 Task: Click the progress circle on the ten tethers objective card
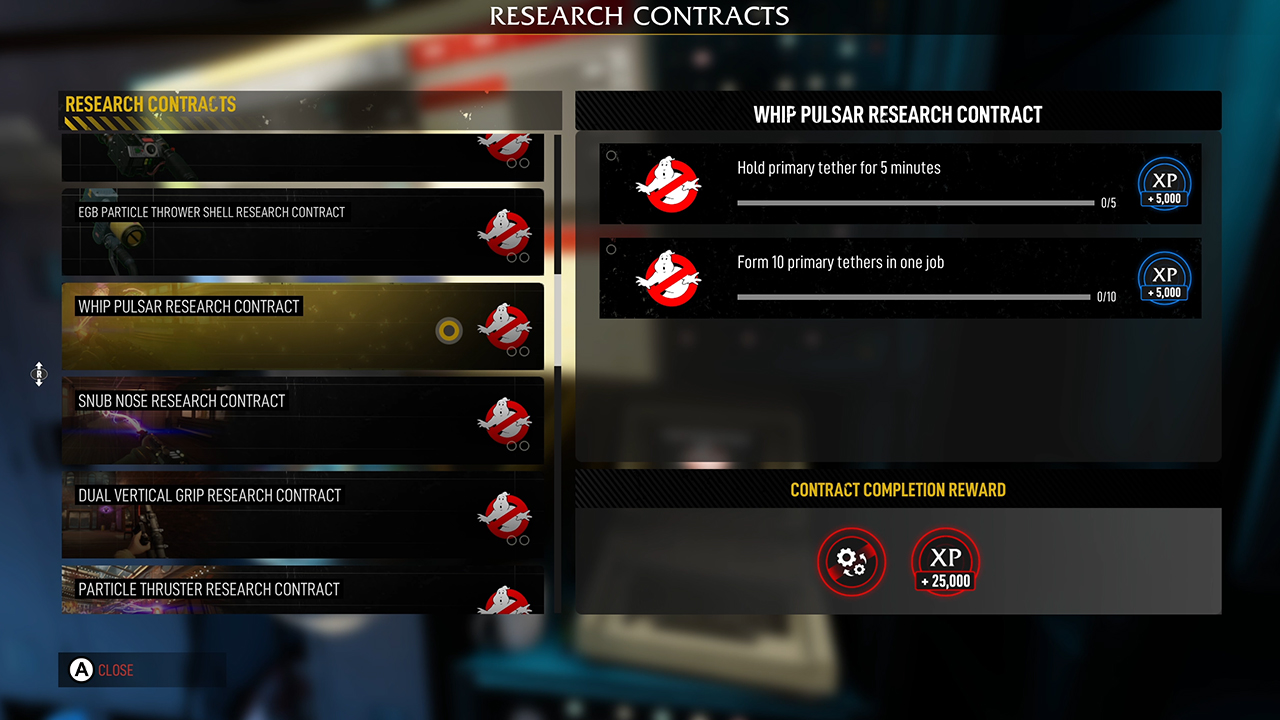click(x=609, y=248)
